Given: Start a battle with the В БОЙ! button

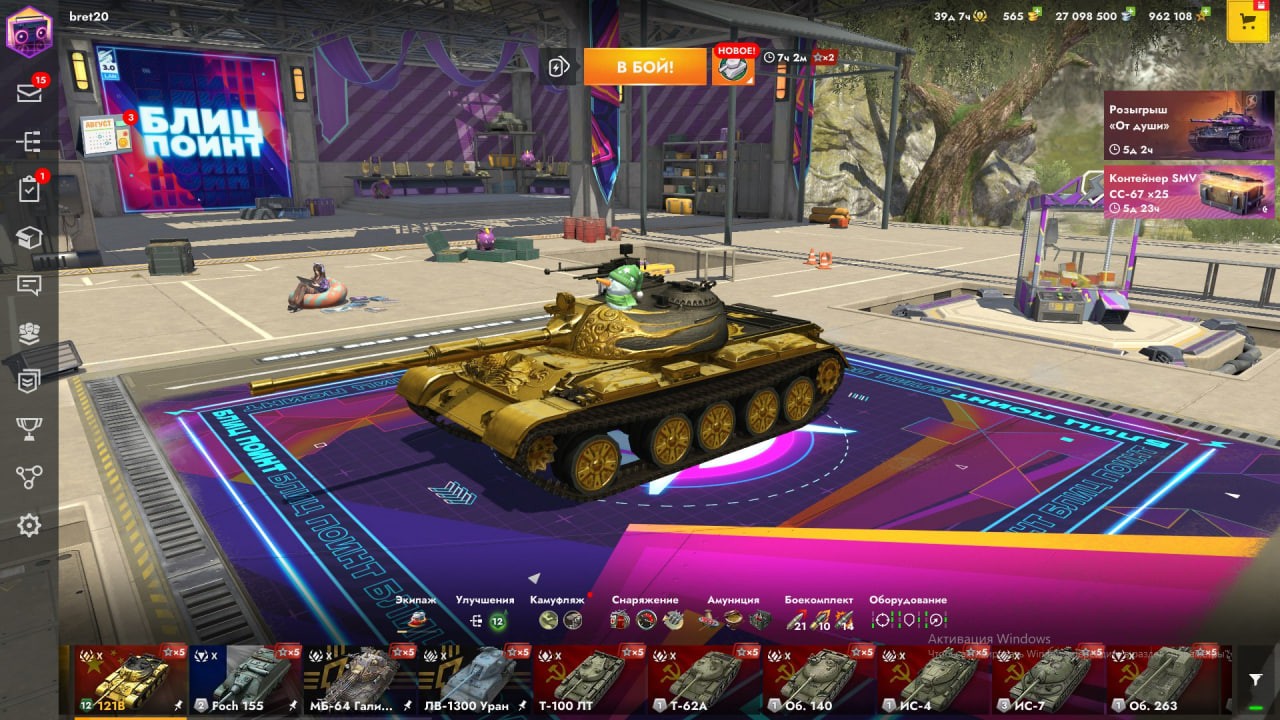Looking at the screenshot, I should point(645,67).
